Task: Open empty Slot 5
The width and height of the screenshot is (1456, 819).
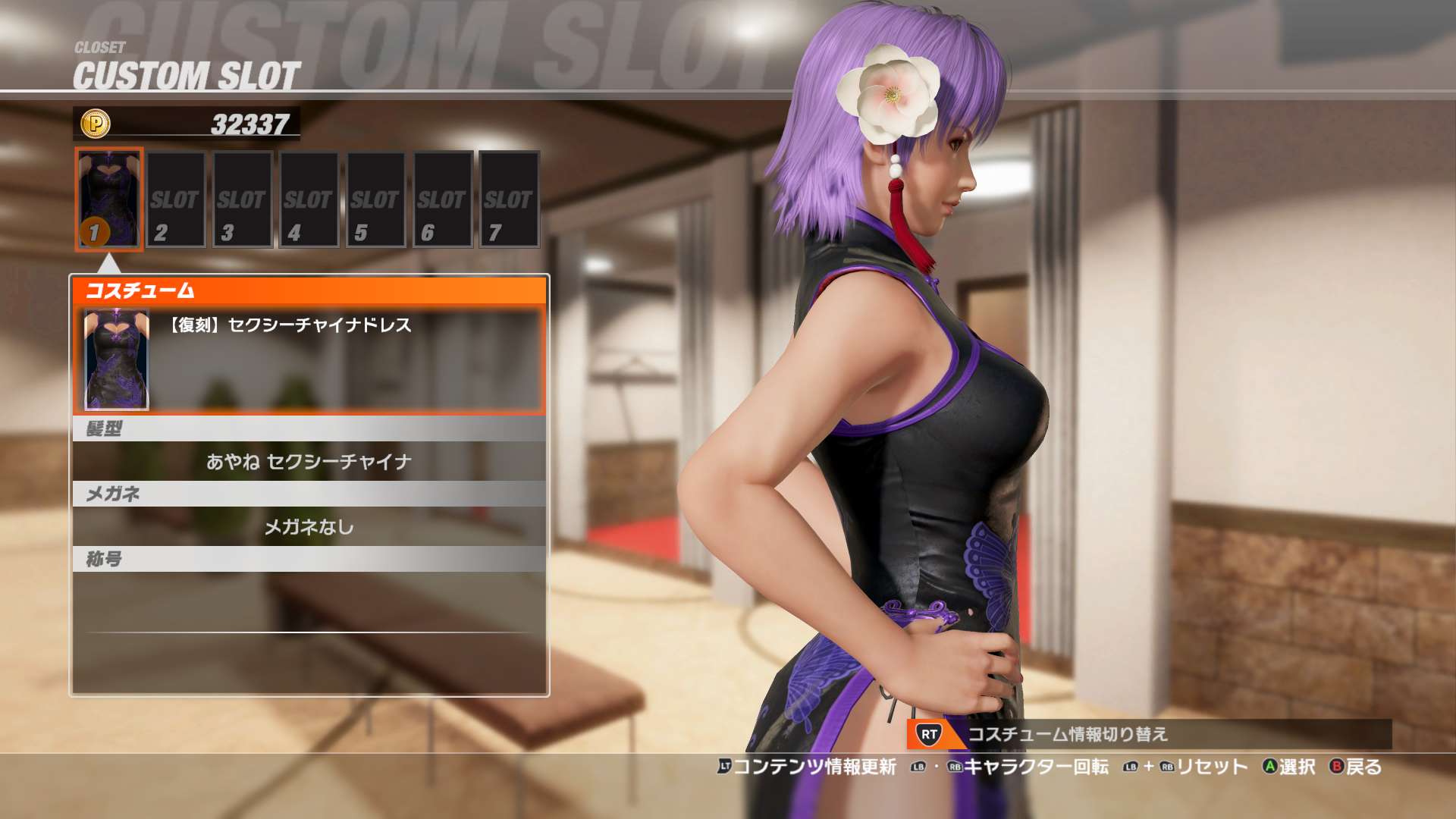Action: [375, 199]
